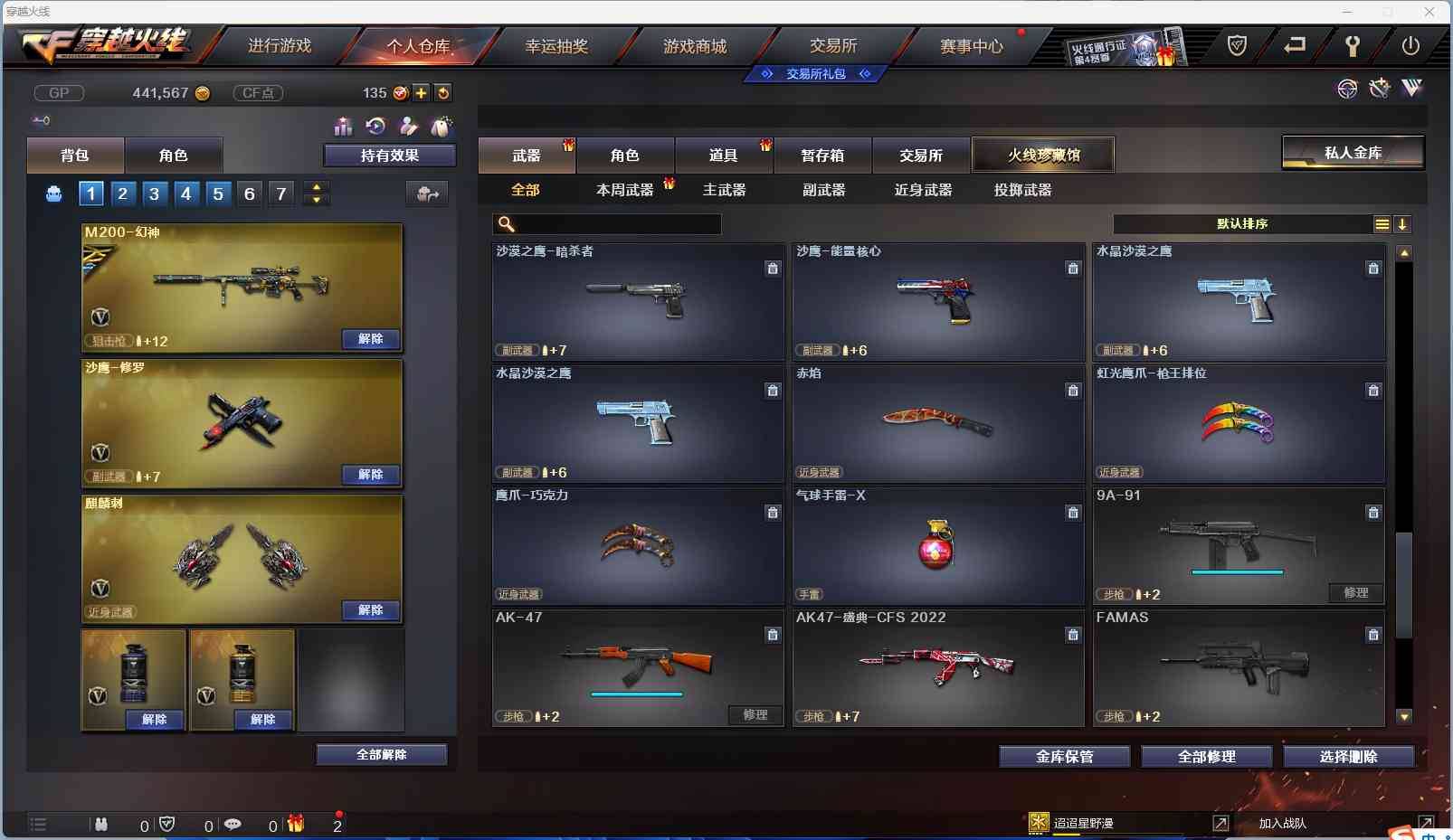Click the purple bar-chart stats icon above 持有效果

[x=343, y=127]
